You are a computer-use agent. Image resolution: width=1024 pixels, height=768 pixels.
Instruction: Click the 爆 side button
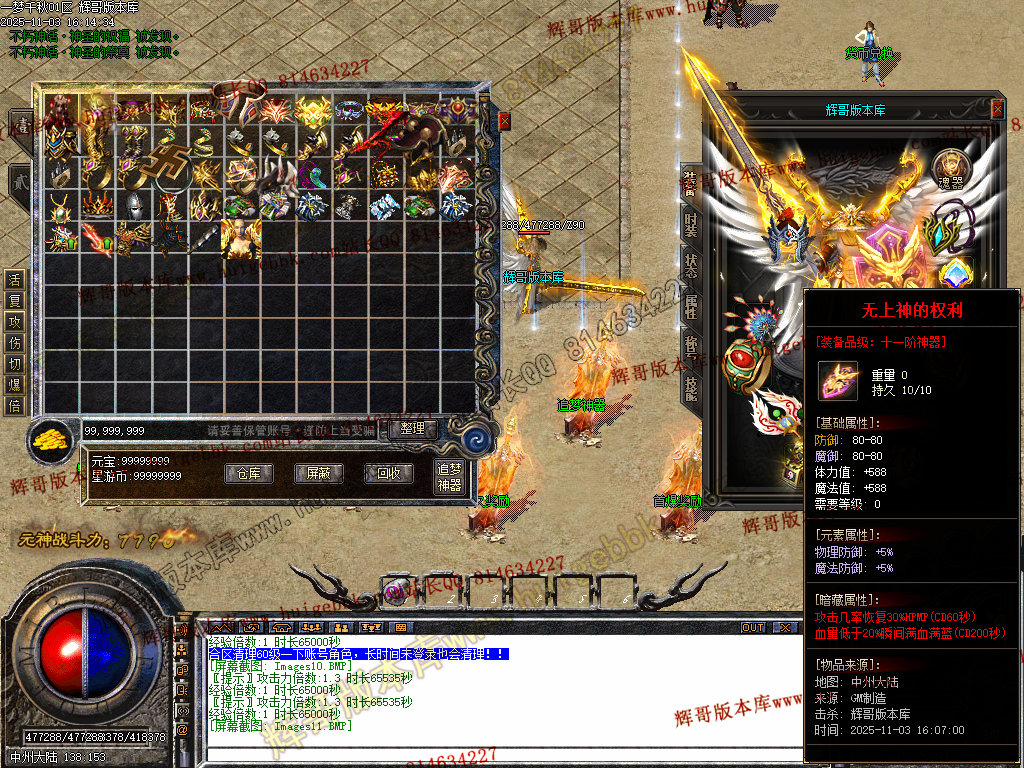(x=15, y=384)
